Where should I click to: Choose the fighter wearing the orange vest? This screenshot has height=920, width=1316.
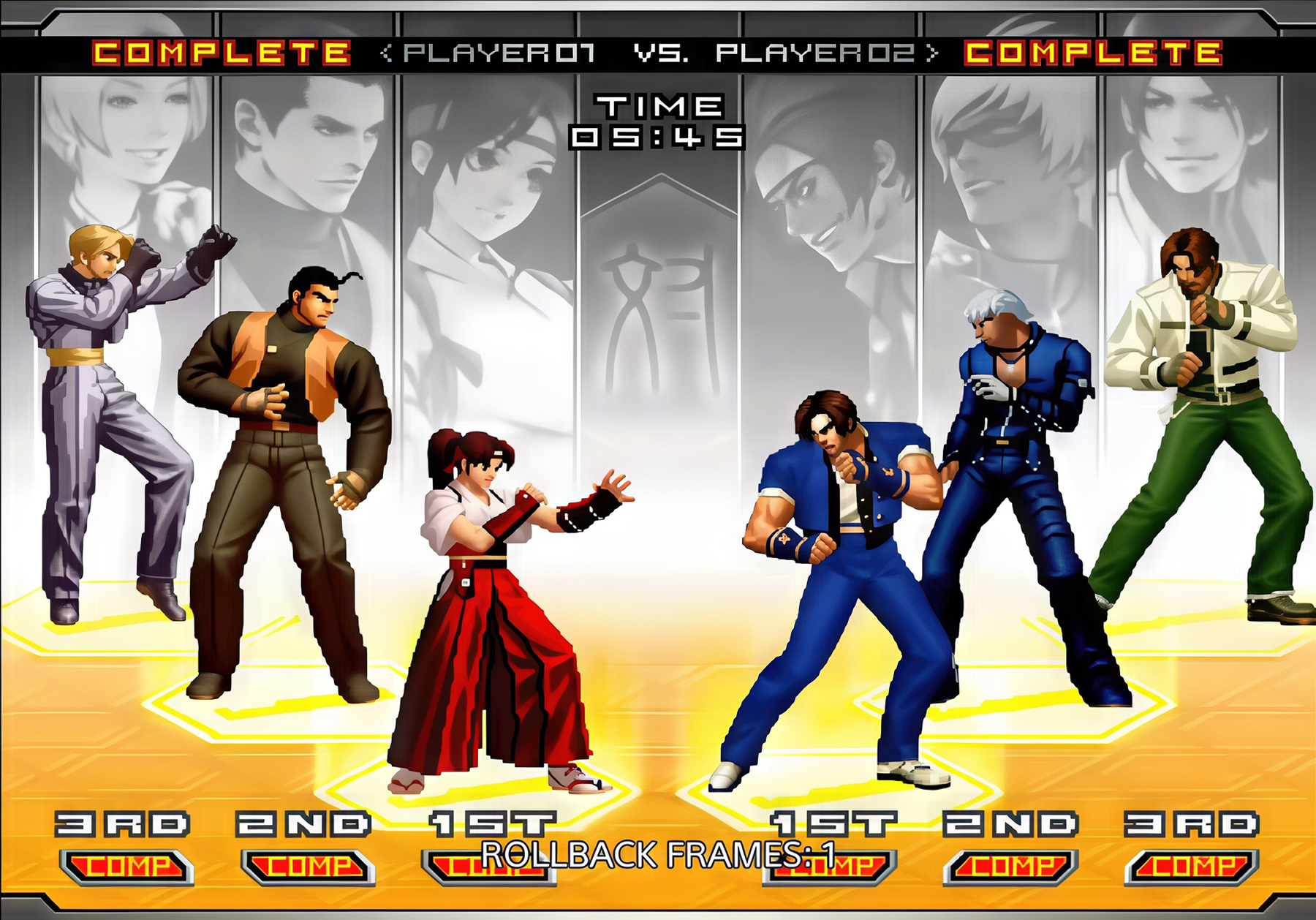coord(285,453)
